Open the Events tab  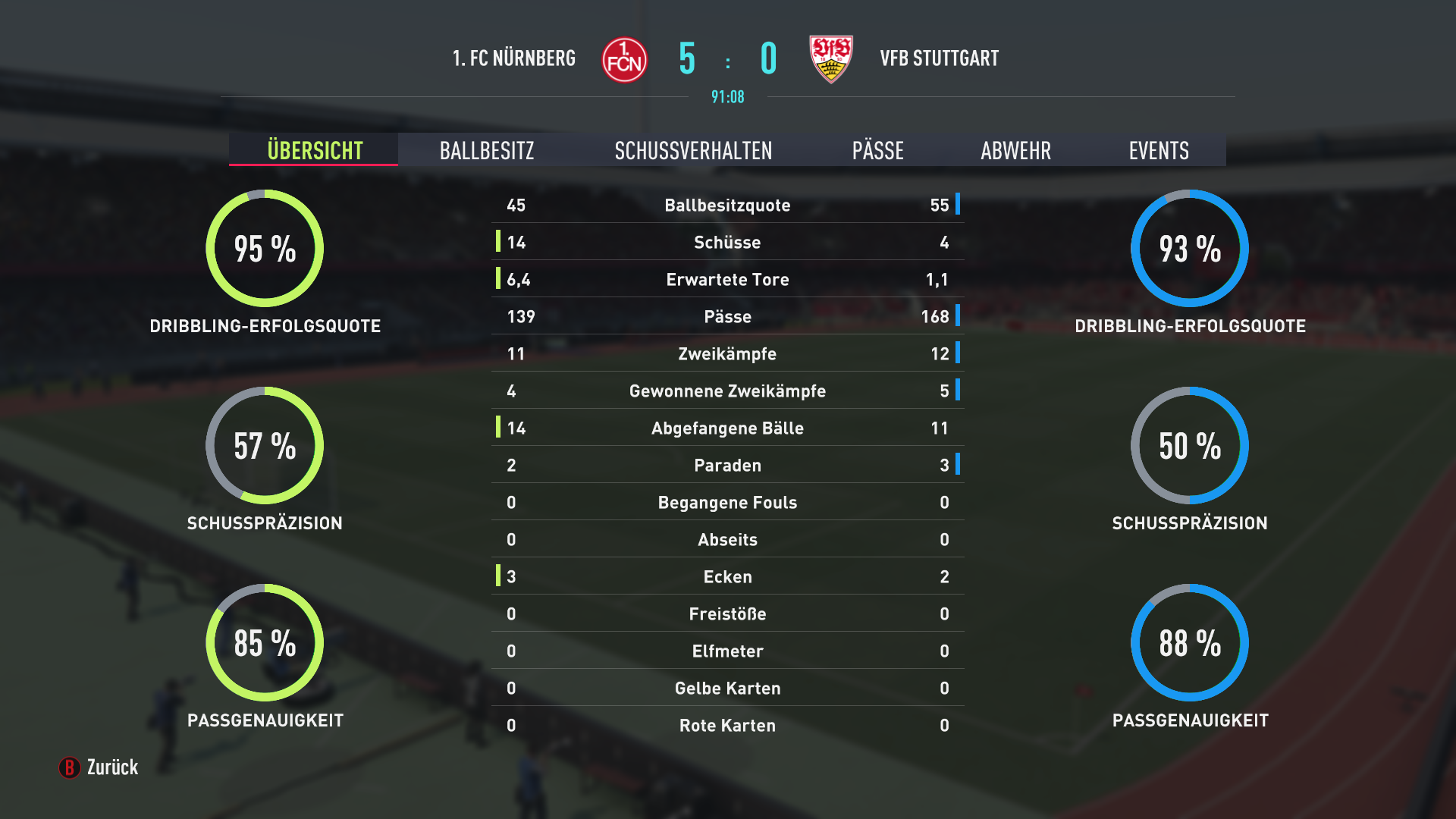point(1158,150)
